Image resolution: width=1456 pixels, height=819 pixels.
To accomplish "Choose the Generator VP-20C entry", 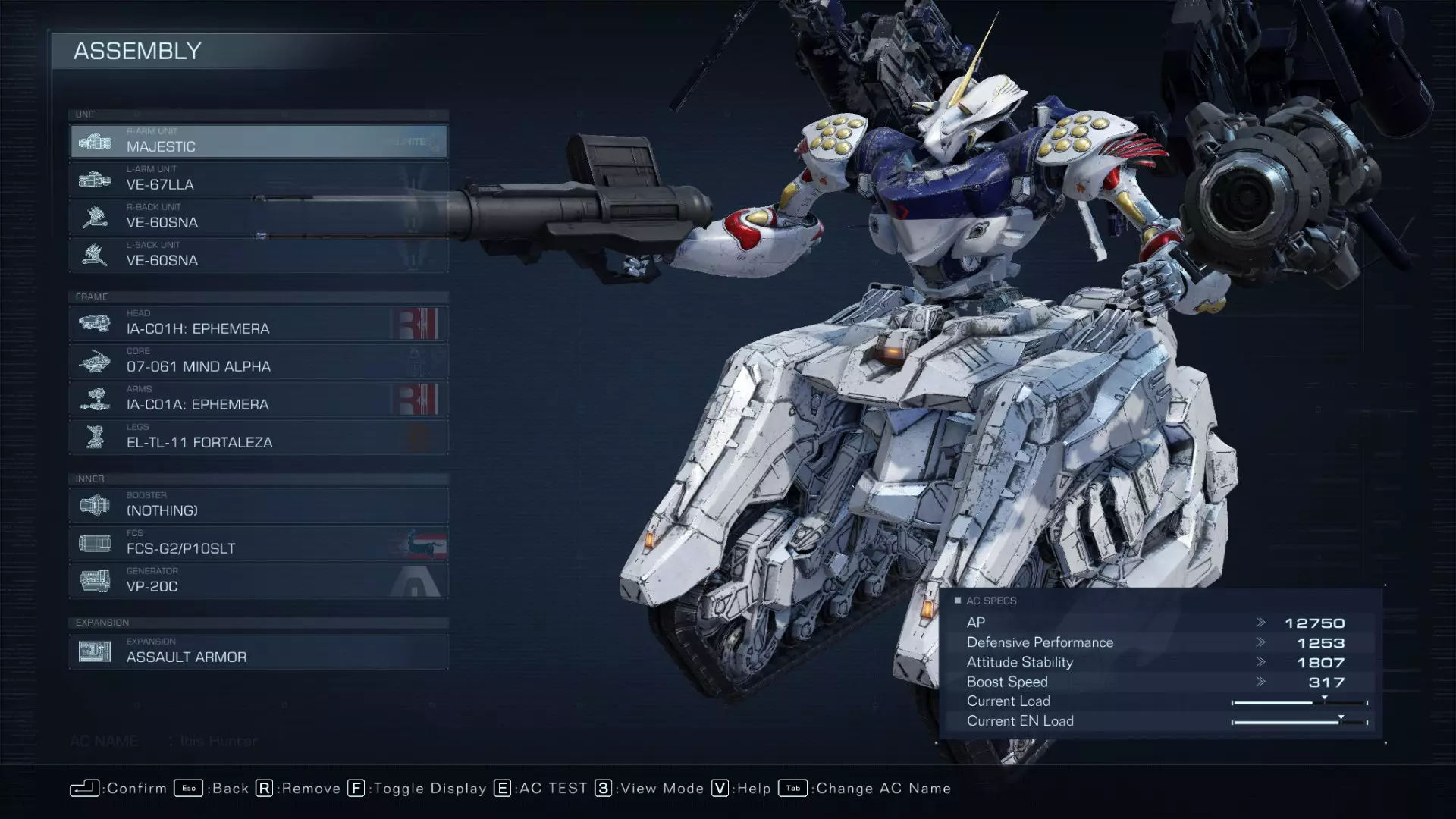I will pos(259,582).
